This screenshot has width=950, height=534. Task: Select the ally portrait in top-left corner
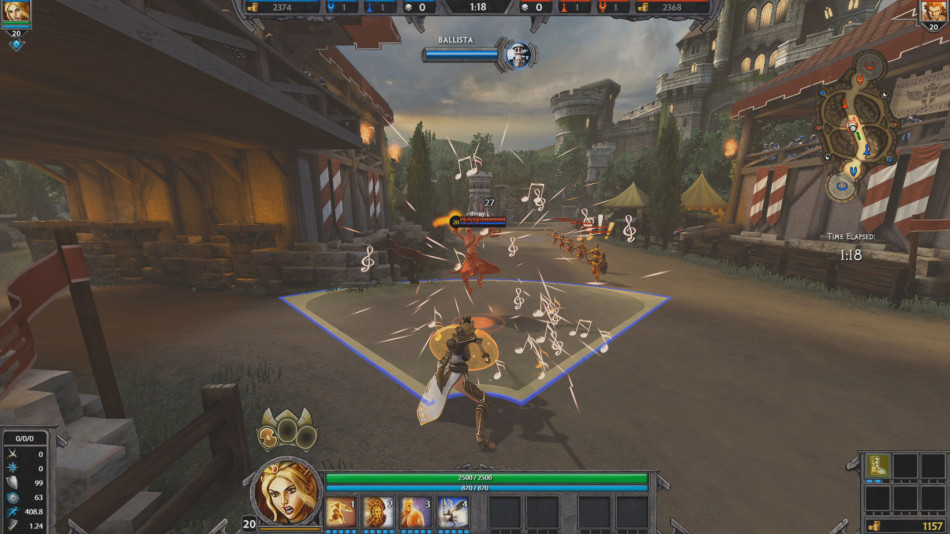pos(16,13)
